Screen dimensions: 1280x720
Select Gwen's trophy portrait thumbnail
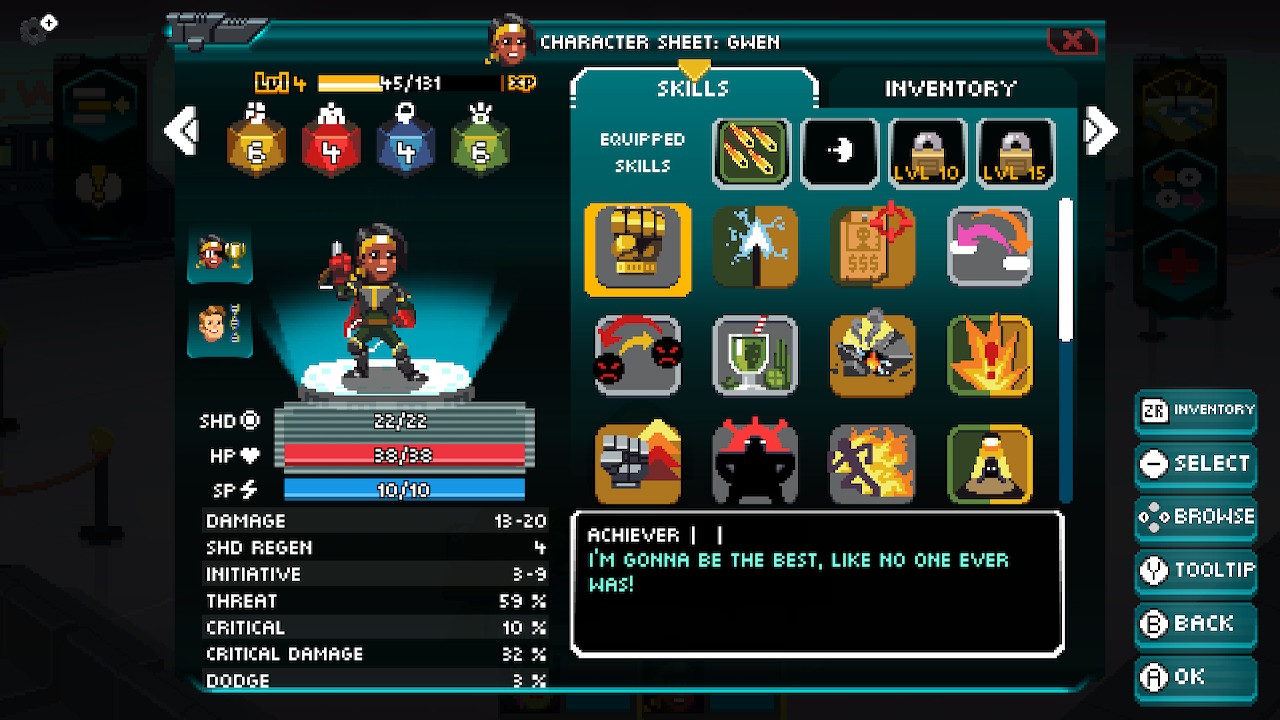click(219, 258)
